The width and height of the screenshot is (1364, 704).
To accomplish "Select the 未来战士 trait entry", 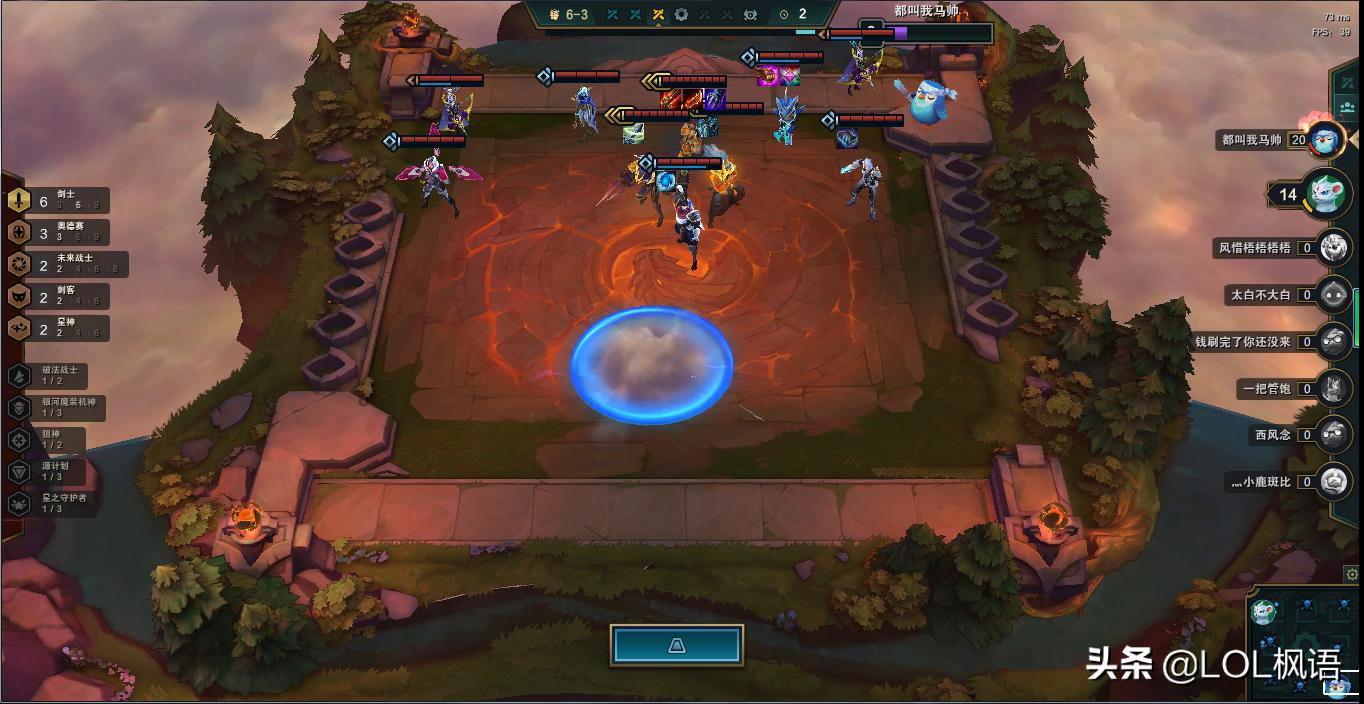I will tap(65, 264).
